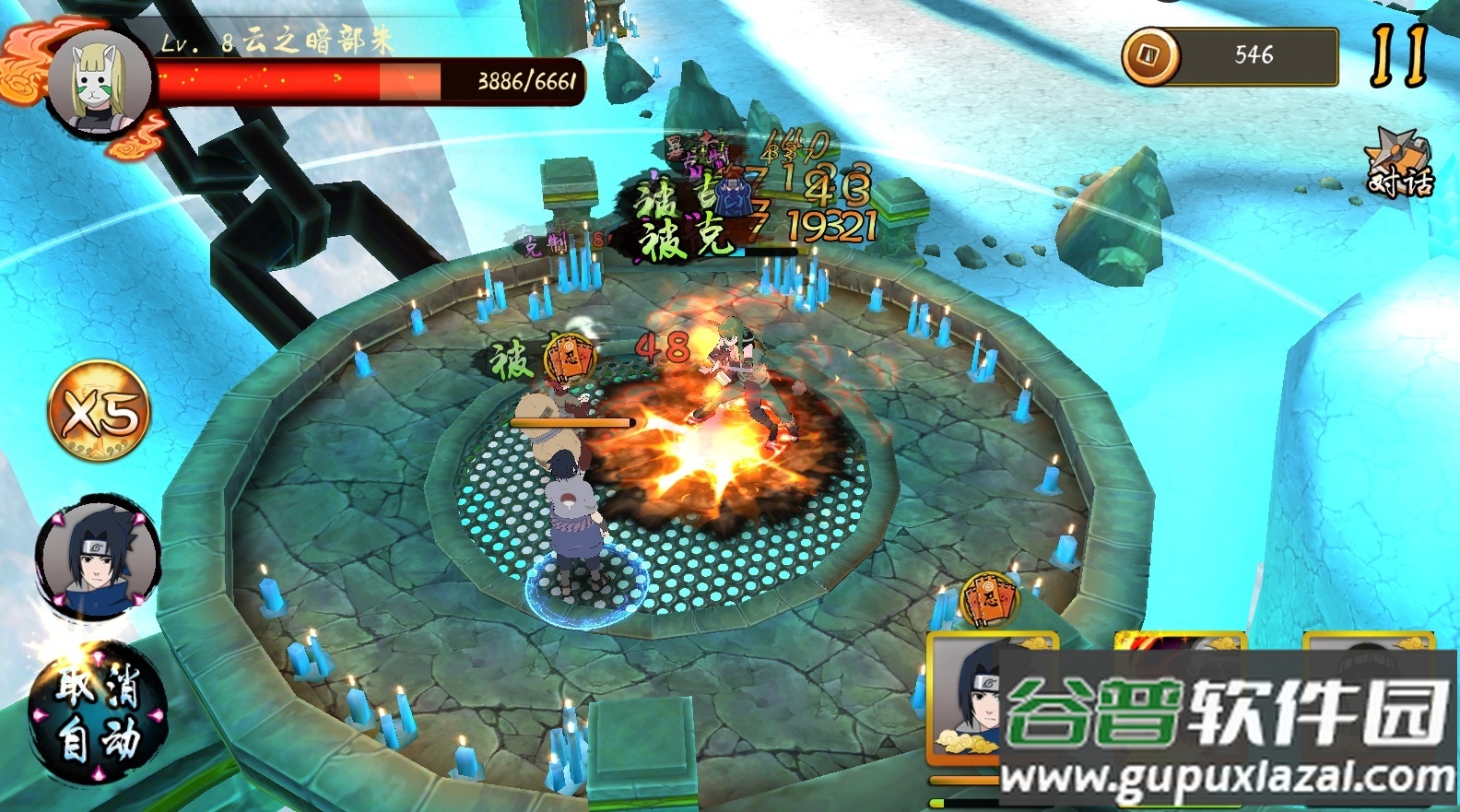Screen dimensions: 1460x812
Task: Click the 谷普软件园 watermark logo
Action: (1228, 714)
